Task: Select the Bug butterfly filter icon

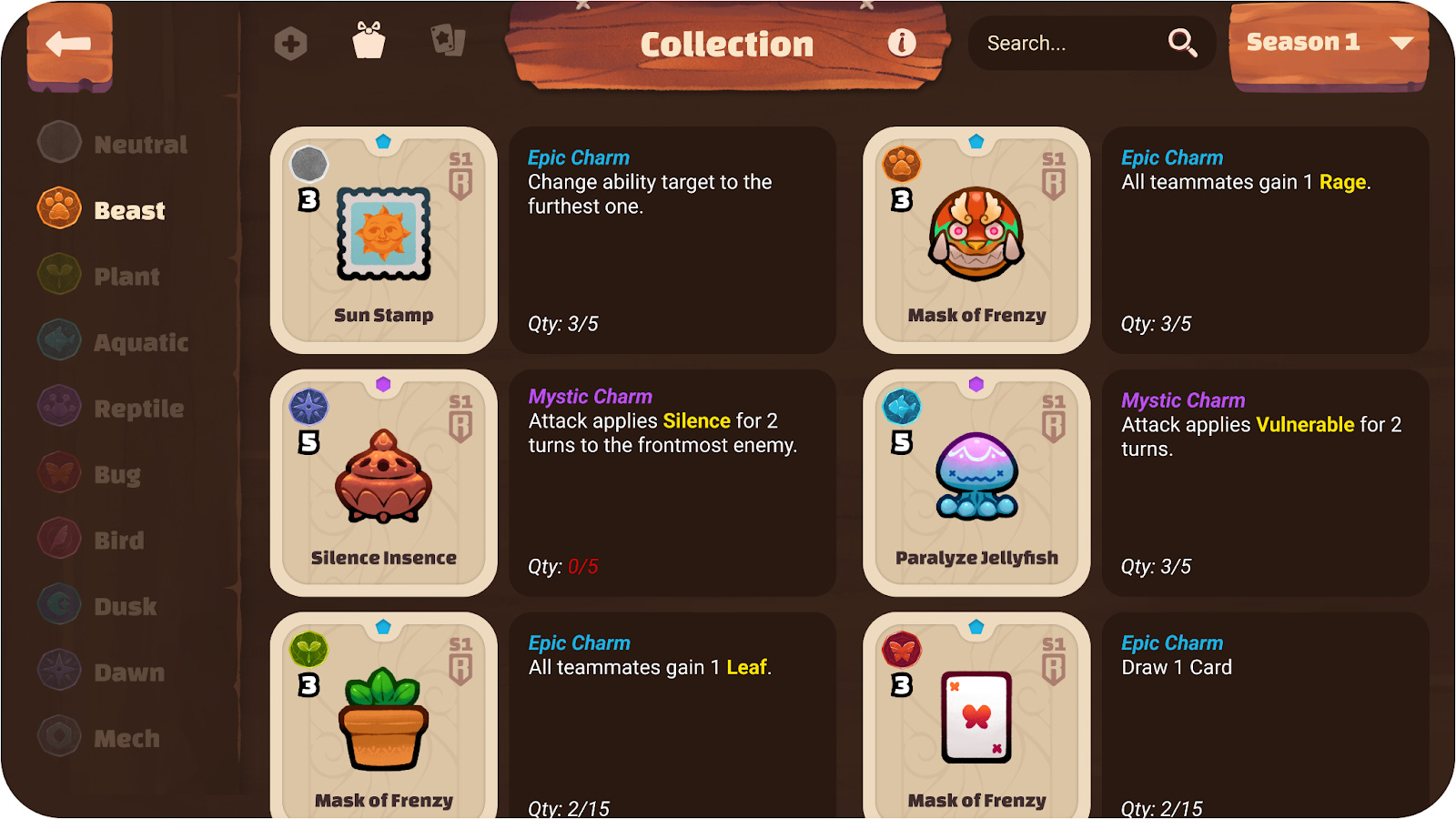Action: 58,472
